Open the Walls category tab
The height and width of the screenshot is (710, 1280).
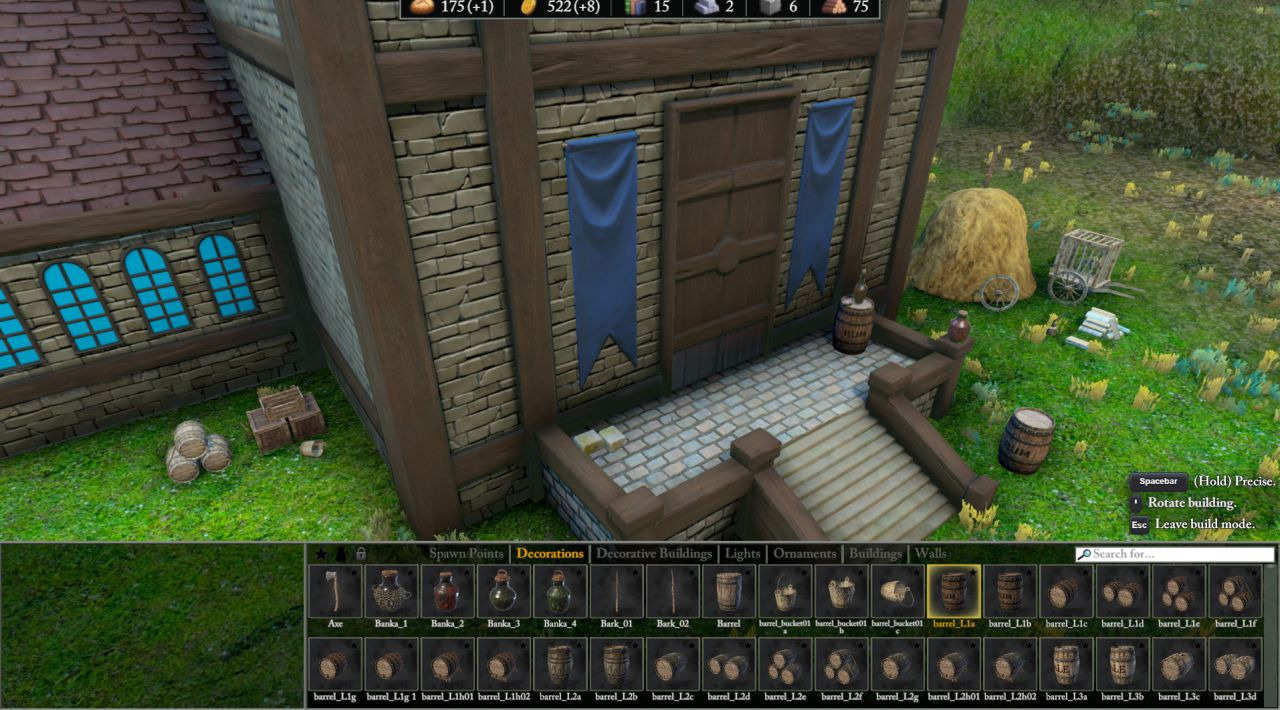pyautogui.click(x=930, y=553)
